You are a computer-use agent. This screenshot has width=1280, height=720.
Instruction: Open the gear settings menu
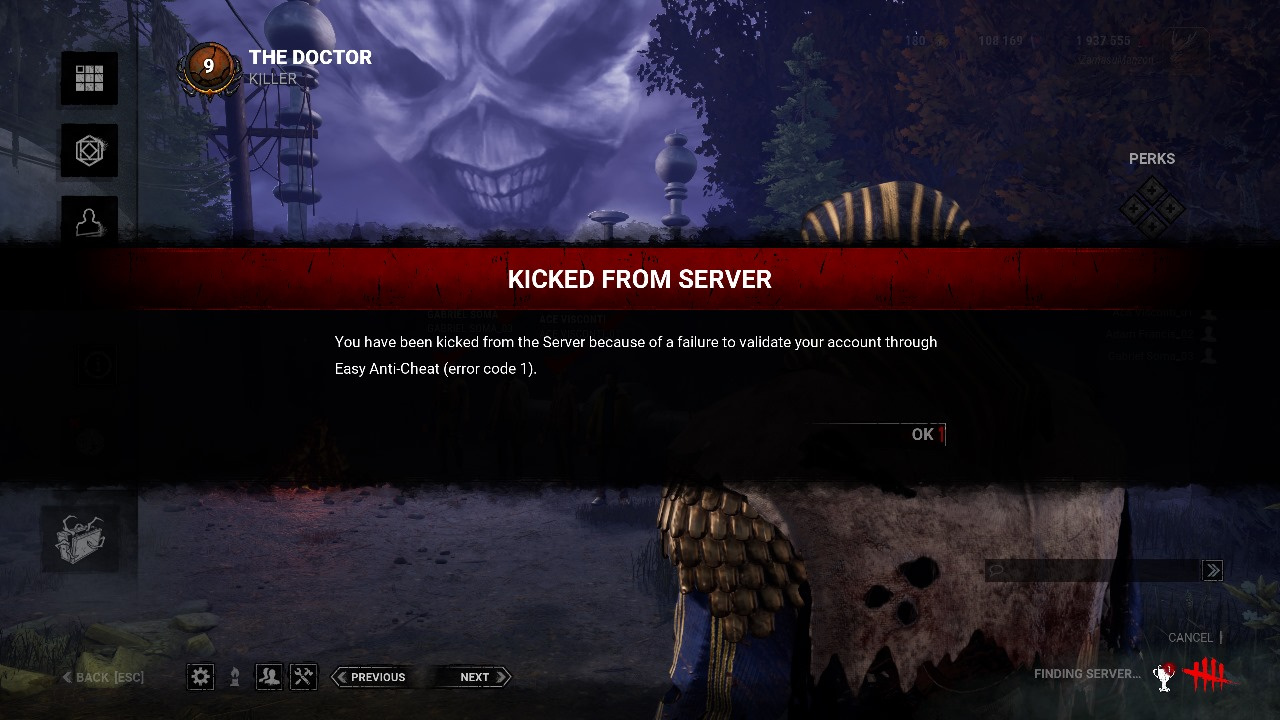(x=201, y=677)
